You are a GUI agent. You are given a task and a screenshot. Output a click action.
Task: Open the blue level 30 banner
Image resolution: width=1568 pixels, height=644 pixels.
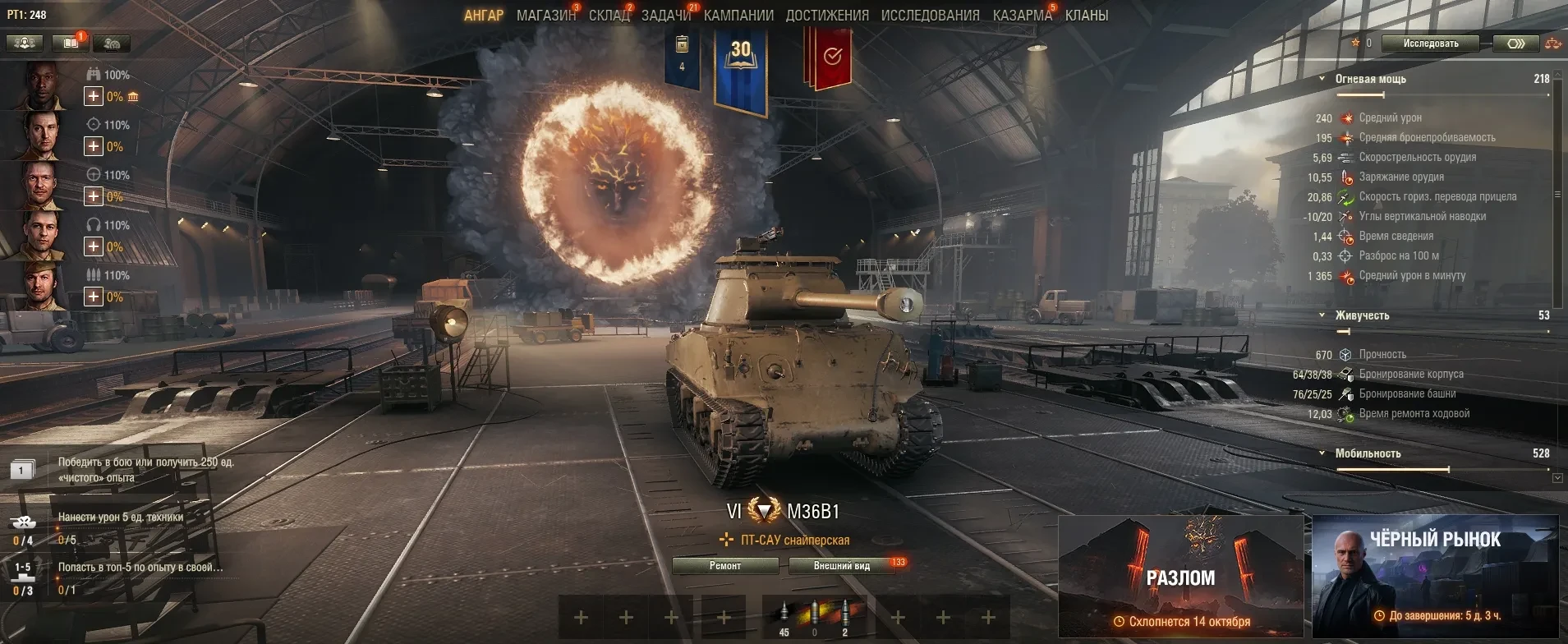740,70
